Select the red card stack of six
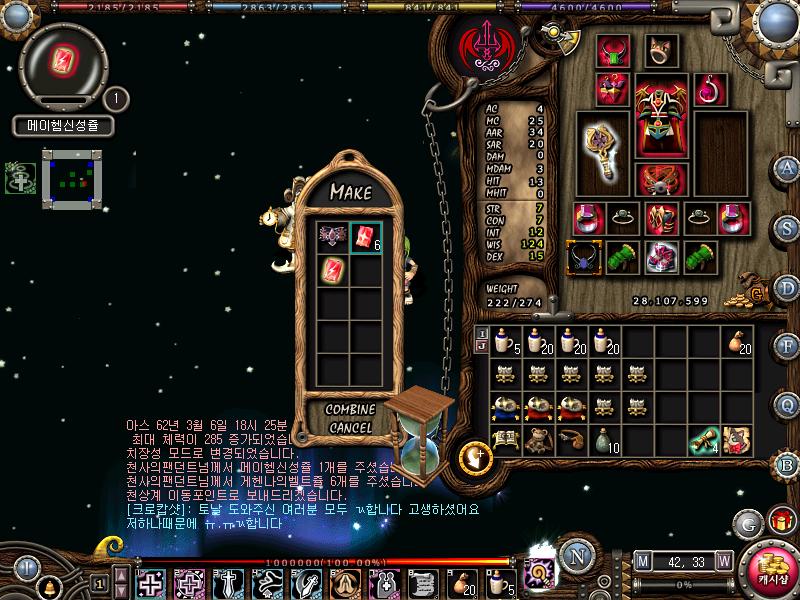The height and width of the screenshot is (600, 800). click(x=366, y=237)
